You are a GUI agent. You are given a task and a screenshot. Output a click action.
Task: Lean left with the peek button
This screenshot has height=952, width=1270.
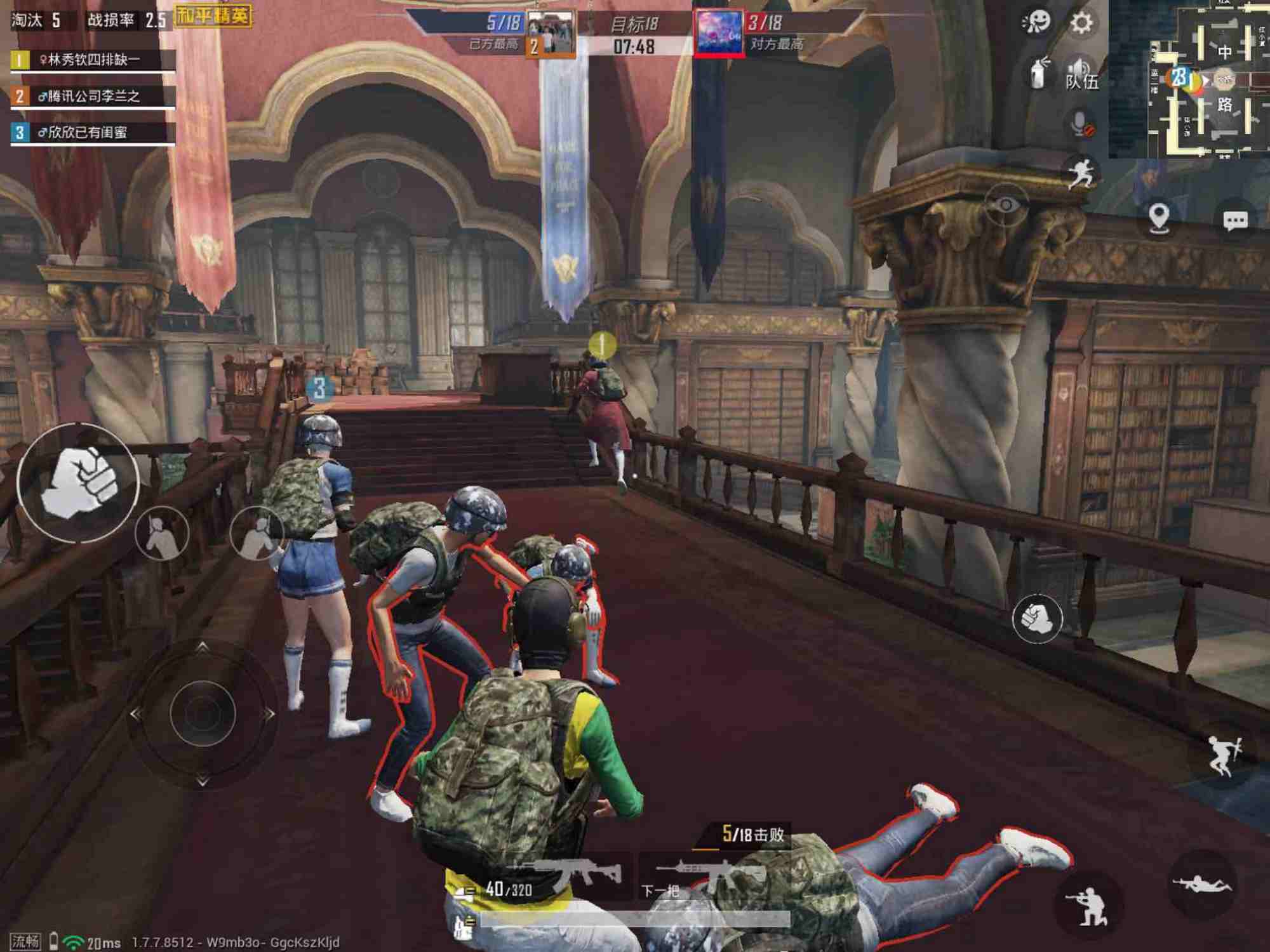(x=162, y=533)
